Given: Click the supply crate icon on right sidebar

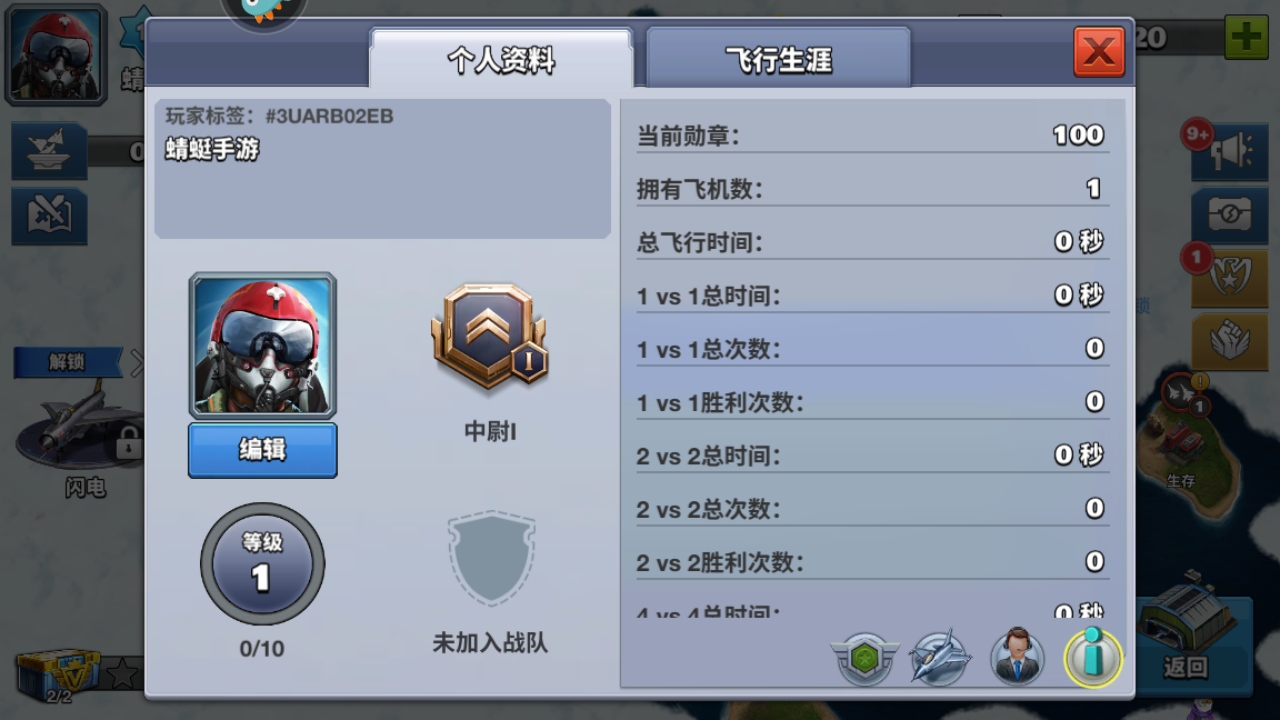Looking at the screenshot, I should point(1228,213).
